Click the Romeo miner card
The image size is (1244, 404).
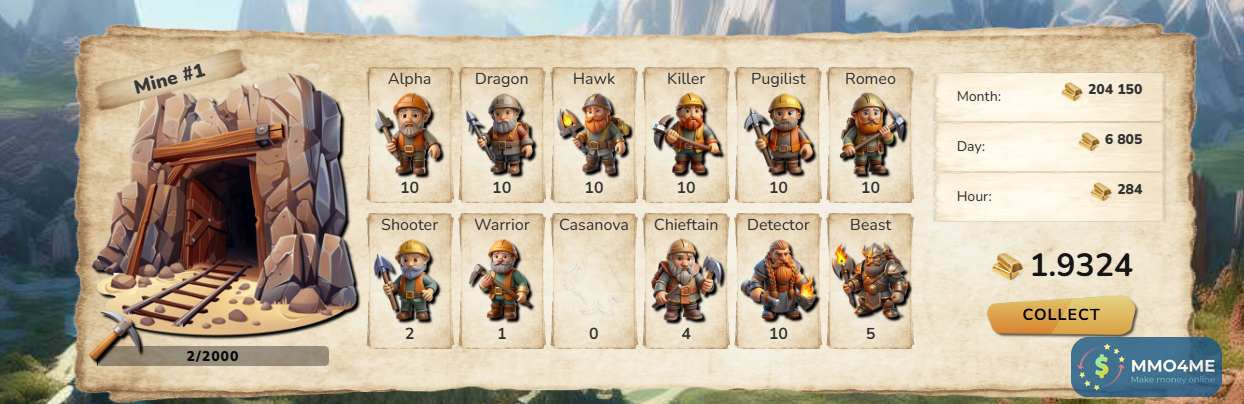870,134
